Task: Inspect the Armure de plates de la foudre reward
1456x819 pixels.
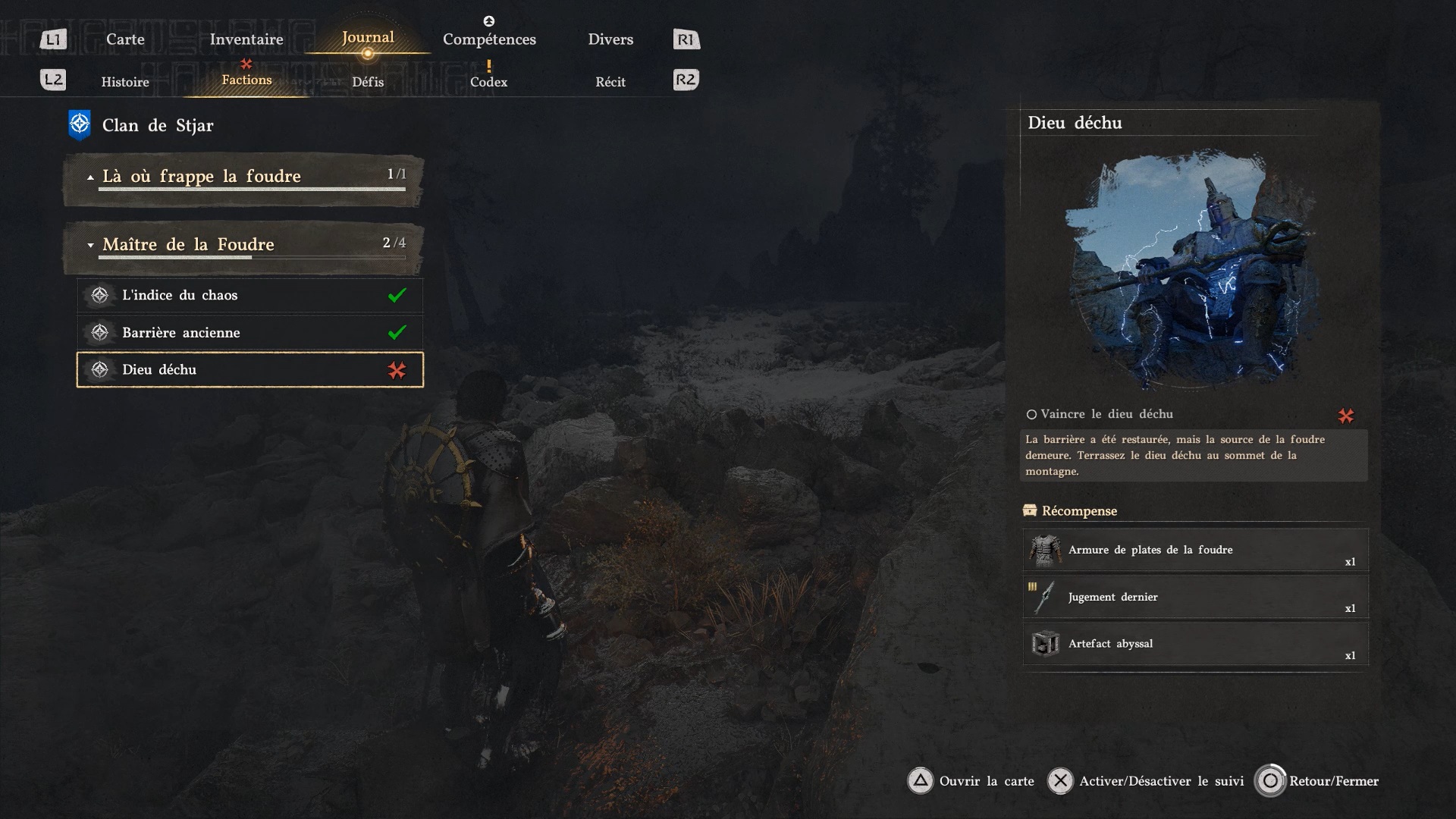Action: [x=1195, y=550]
